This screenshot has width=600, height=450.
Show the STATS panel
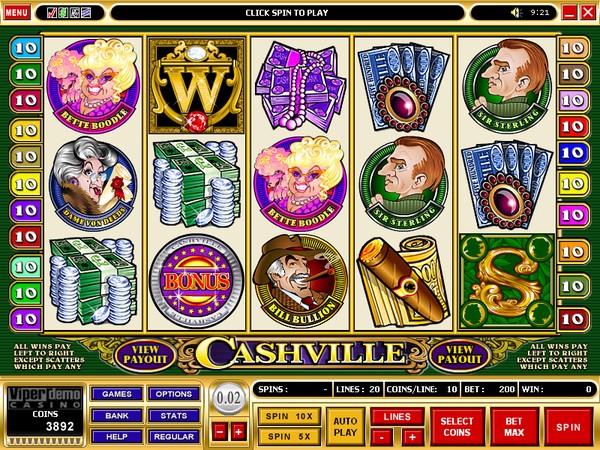click(x=173, y=415)
